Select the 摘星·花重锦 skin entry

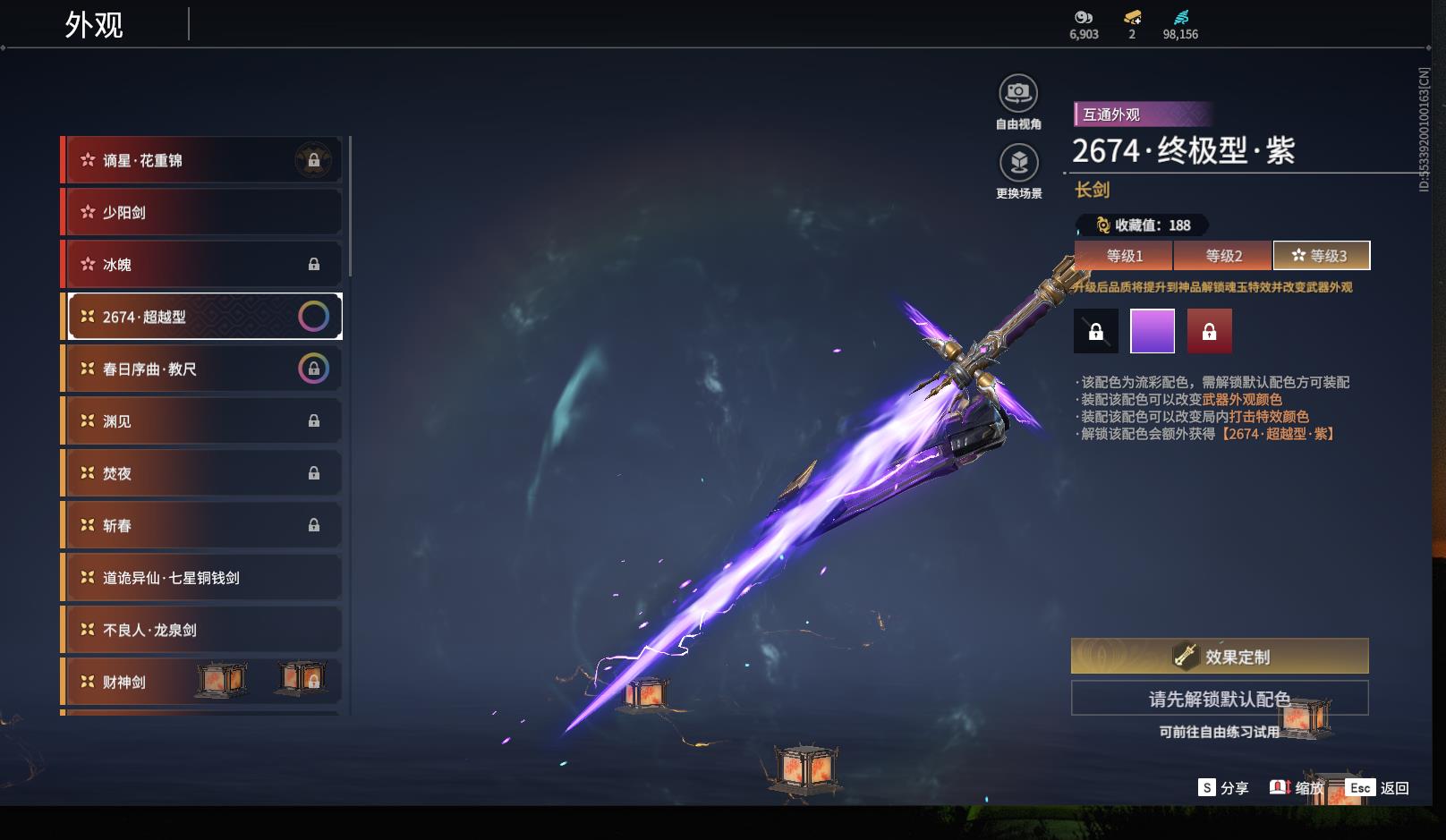tap(203, 160)
